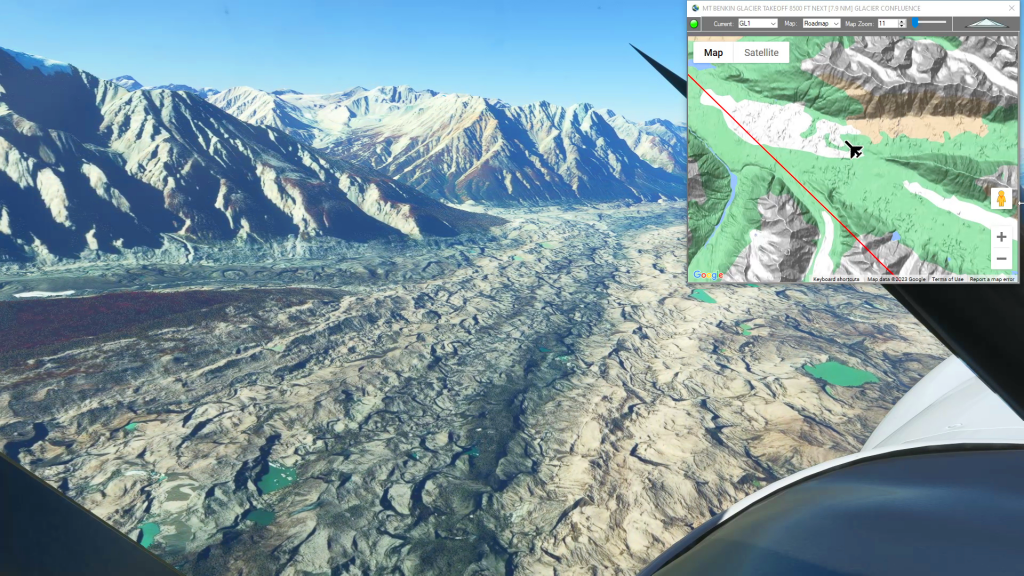The image size is (1024, 576).
Task: Open the Roadmap map type dropdown
Action: point(821,23)
